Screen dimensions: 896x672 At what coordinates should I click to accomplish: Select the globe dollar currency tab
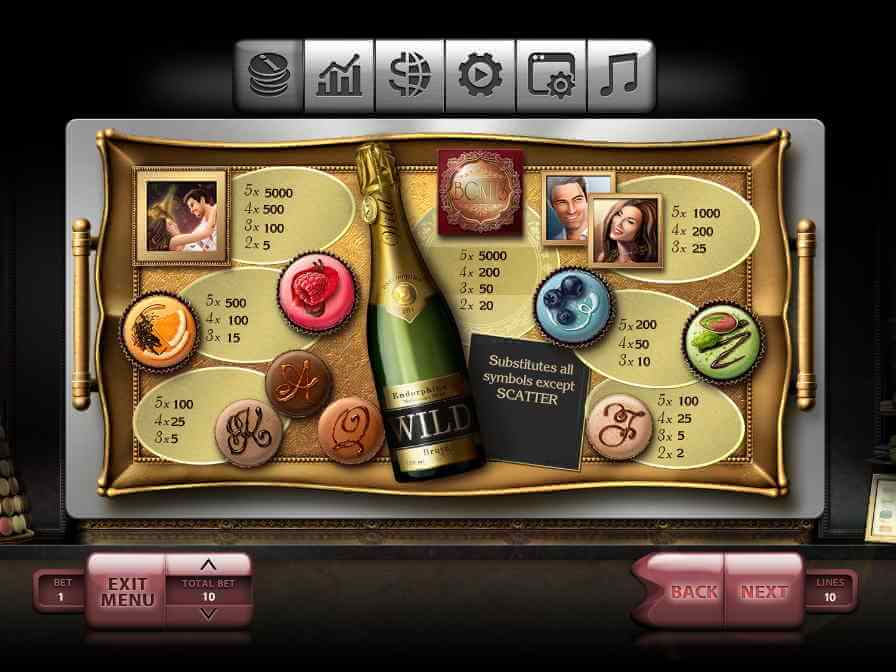[410, 75]
